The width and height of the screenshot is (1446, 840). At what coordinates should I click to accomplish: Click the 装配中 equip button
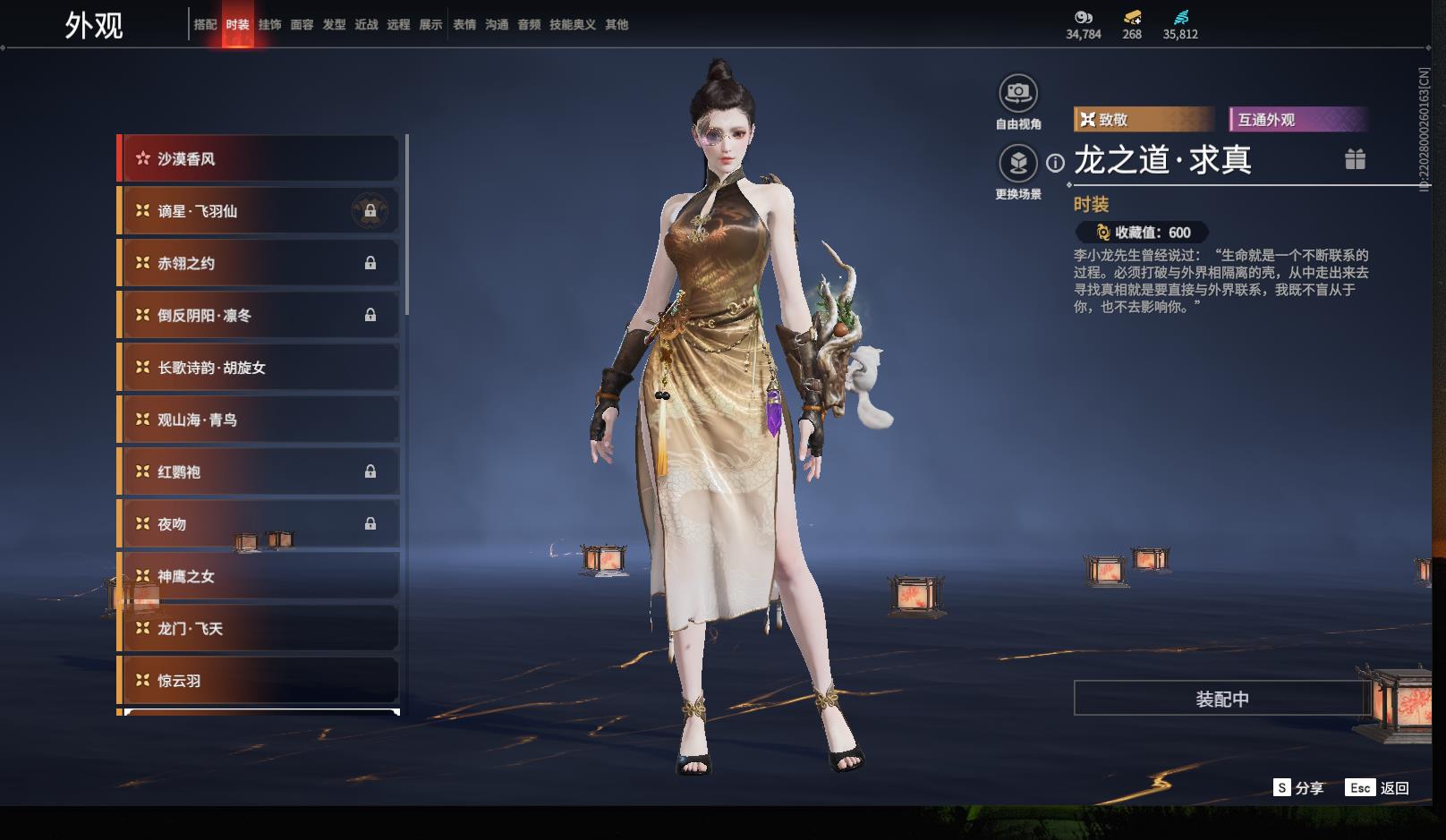(x=1221, y=699)
